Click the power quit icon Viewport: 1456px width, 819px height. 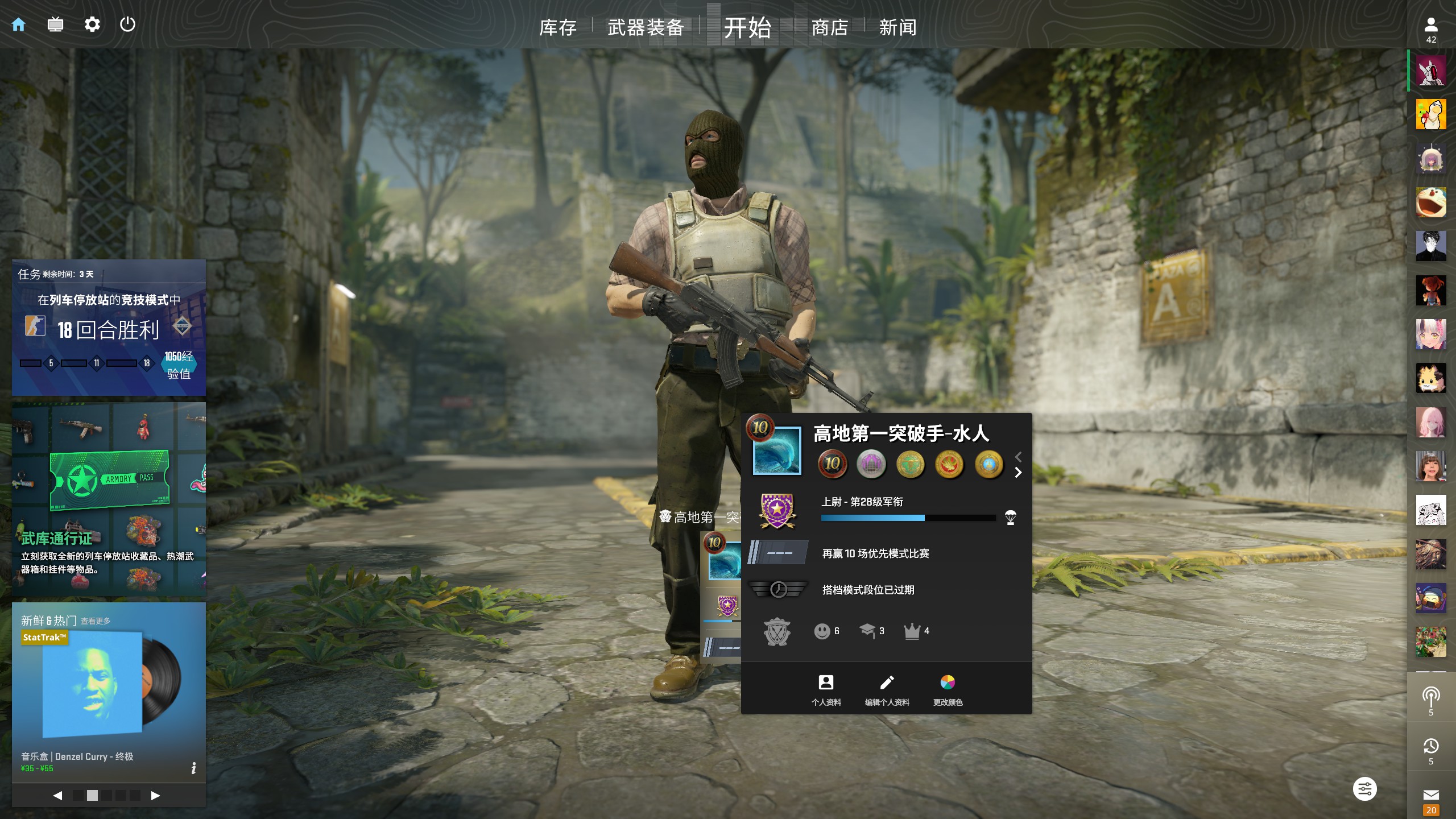click(x=128, y=24)
